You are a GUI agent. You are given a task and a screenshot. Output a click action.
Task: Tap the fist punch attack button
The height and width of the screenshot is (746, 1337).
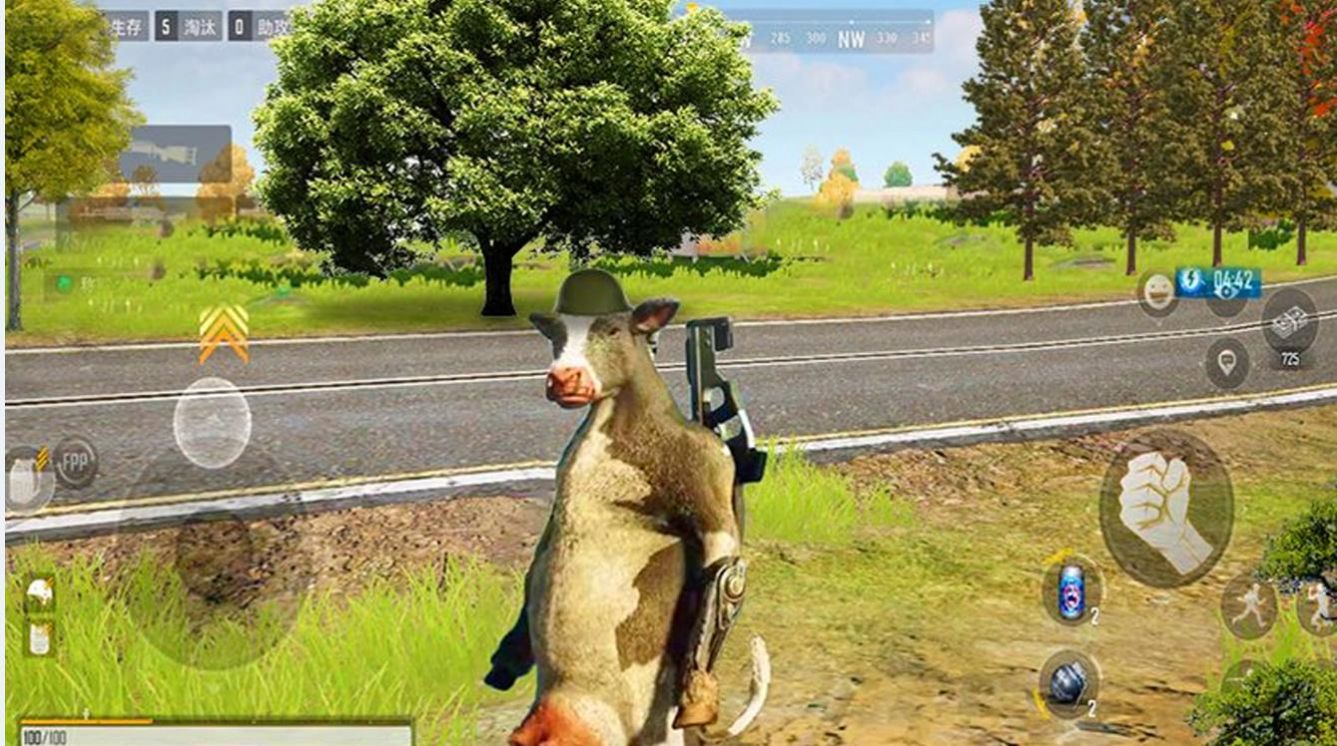pos(1164,507)
